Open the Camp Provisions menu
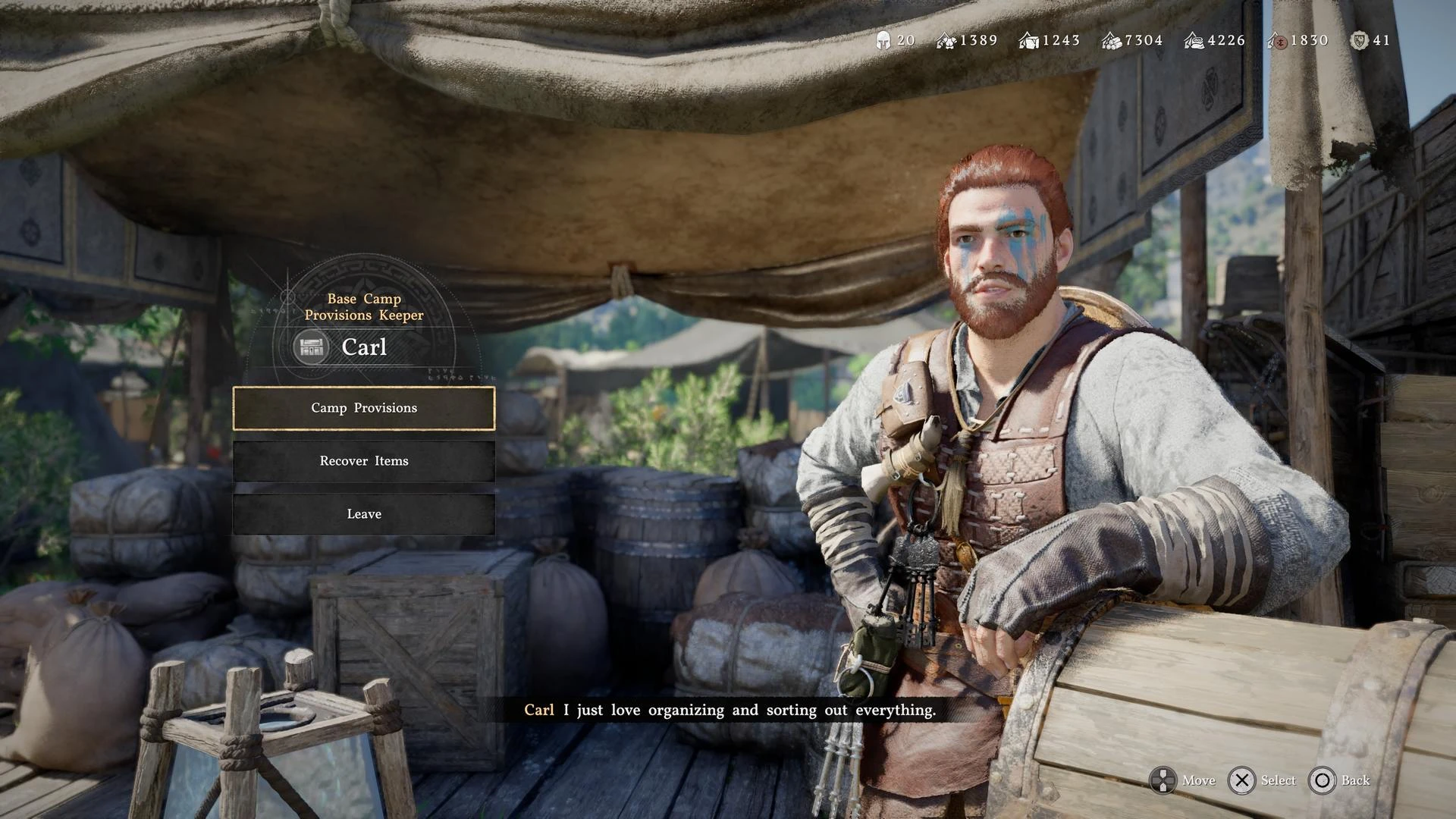The width and height of the screenshot is (1456, 819). tap(364, 408)
